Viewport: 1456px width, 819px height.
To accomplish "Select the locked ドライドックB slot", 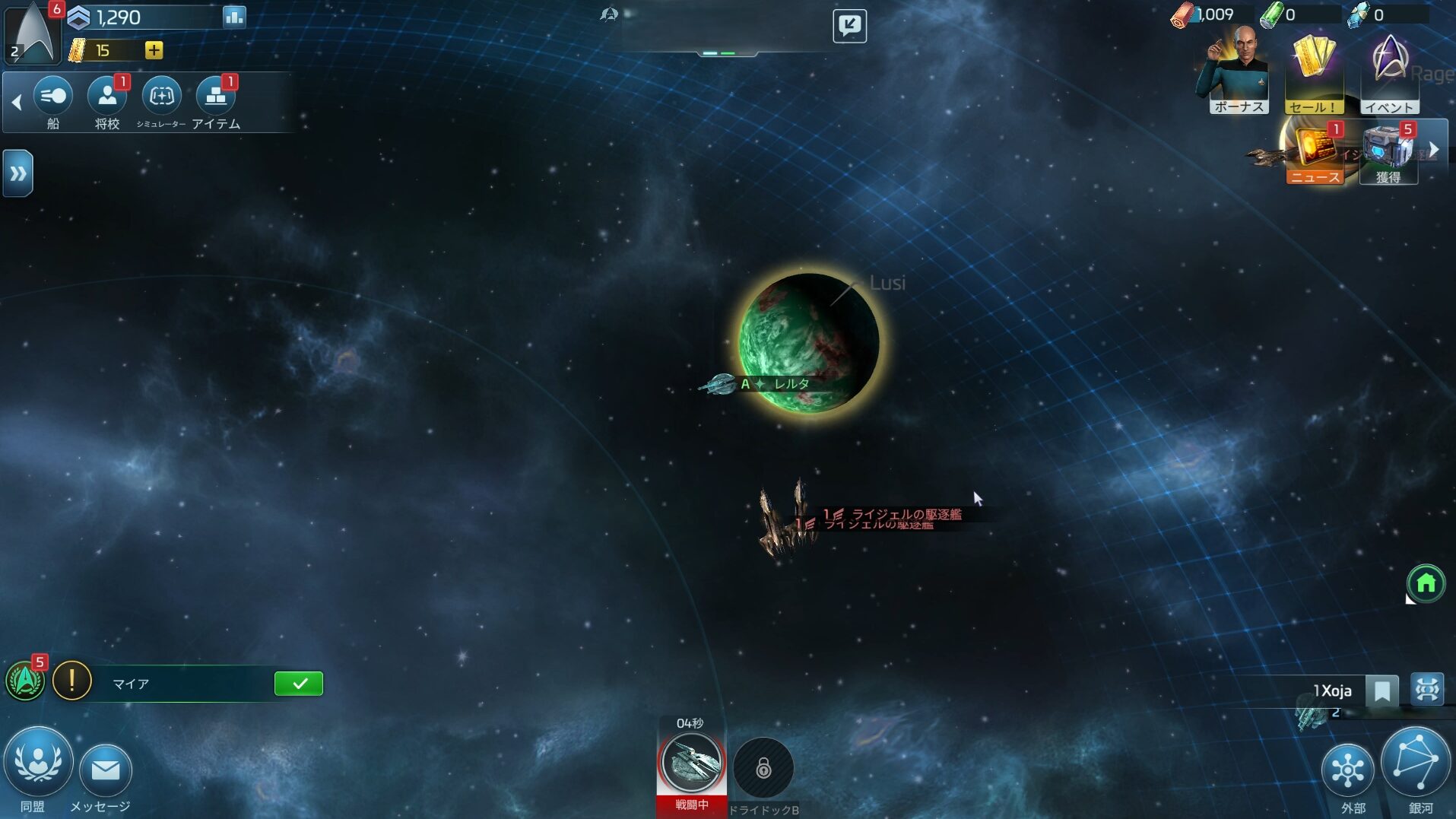I will (763, 768).
